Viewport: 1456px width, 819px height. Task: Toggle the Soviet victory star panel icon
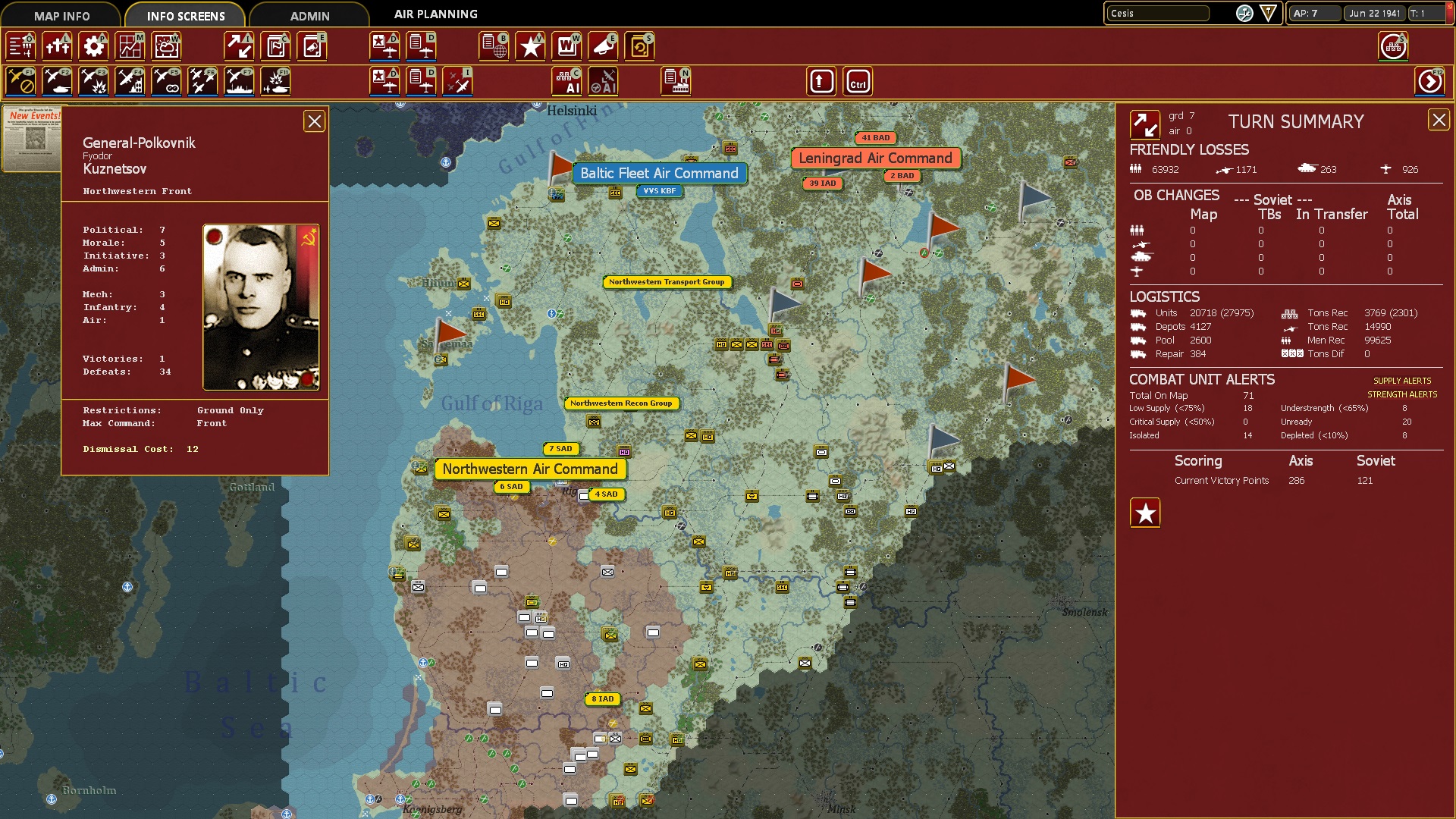tap(1145, 513)
